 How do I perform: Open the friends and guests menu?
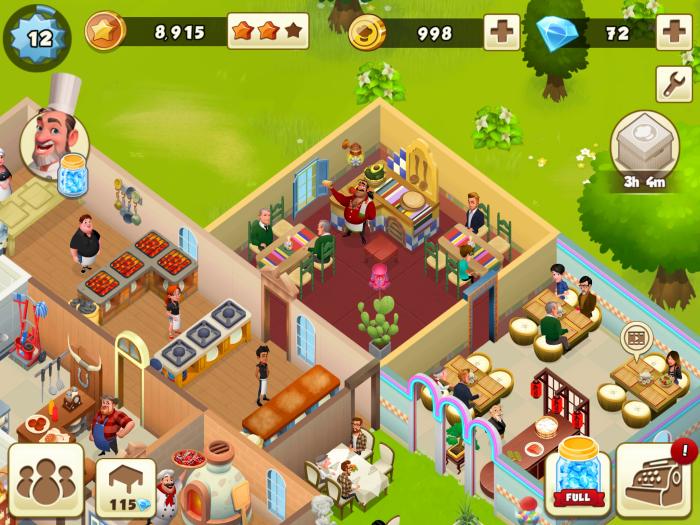(46, 482)
